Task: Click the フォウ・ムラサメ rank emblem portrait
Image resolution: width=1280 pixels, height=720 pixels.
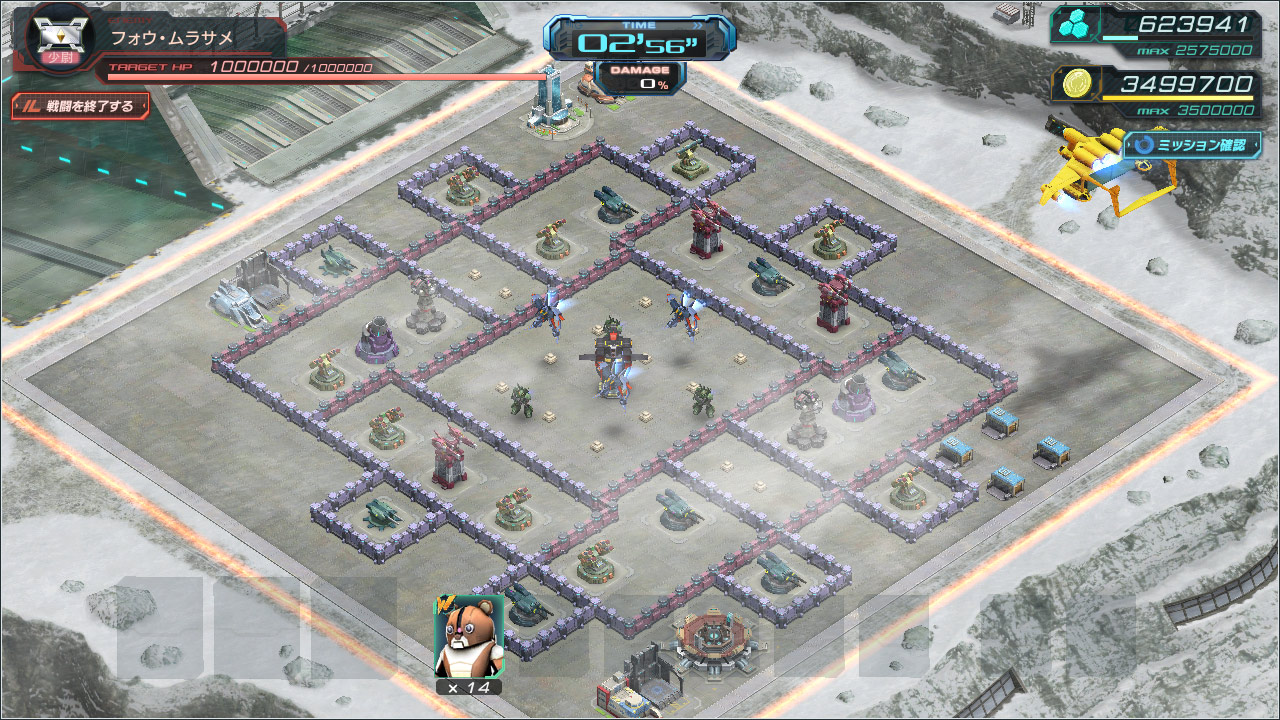Action: (x=58, y=38)
